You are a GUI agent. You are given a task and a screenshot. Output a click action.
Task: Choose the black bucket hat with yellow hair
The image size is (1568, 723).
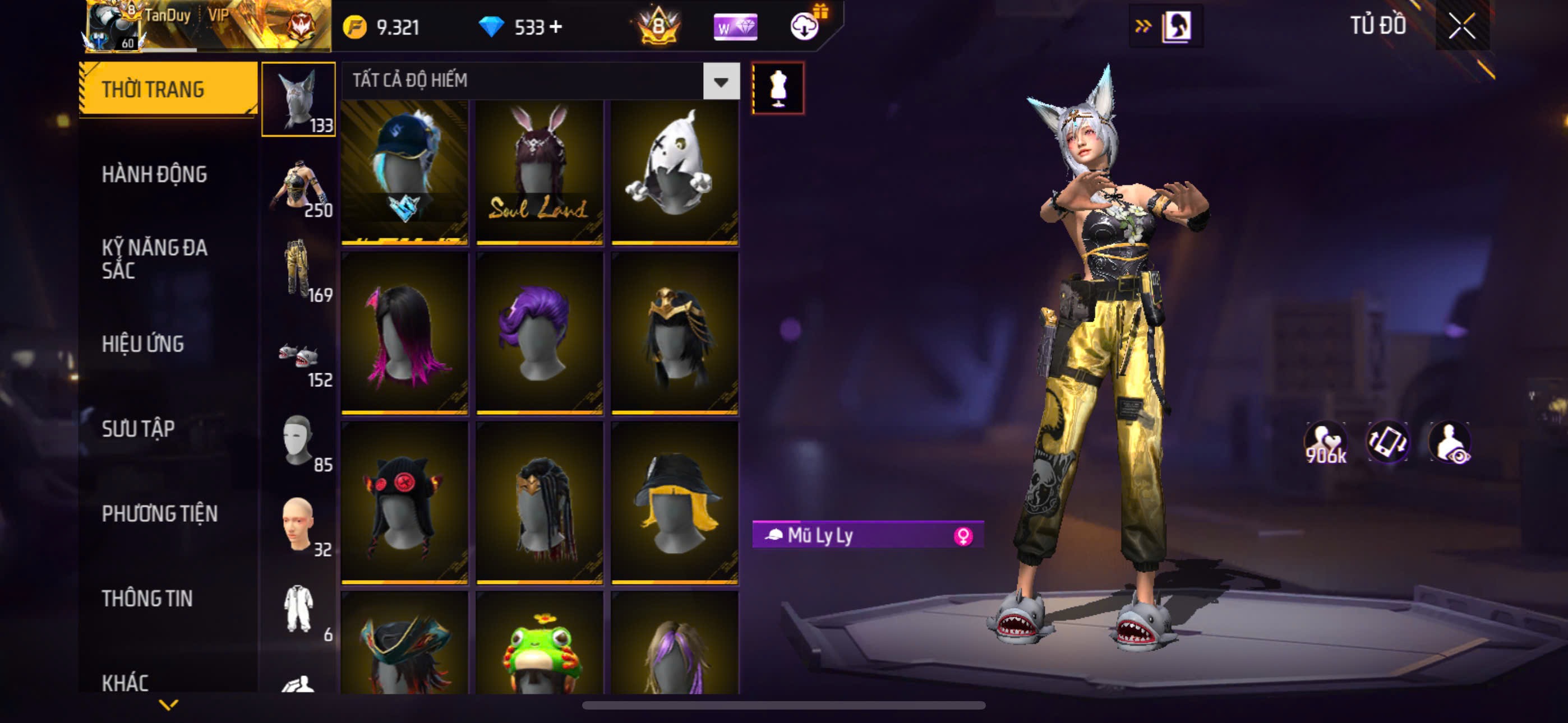click(x=675, y=503)
